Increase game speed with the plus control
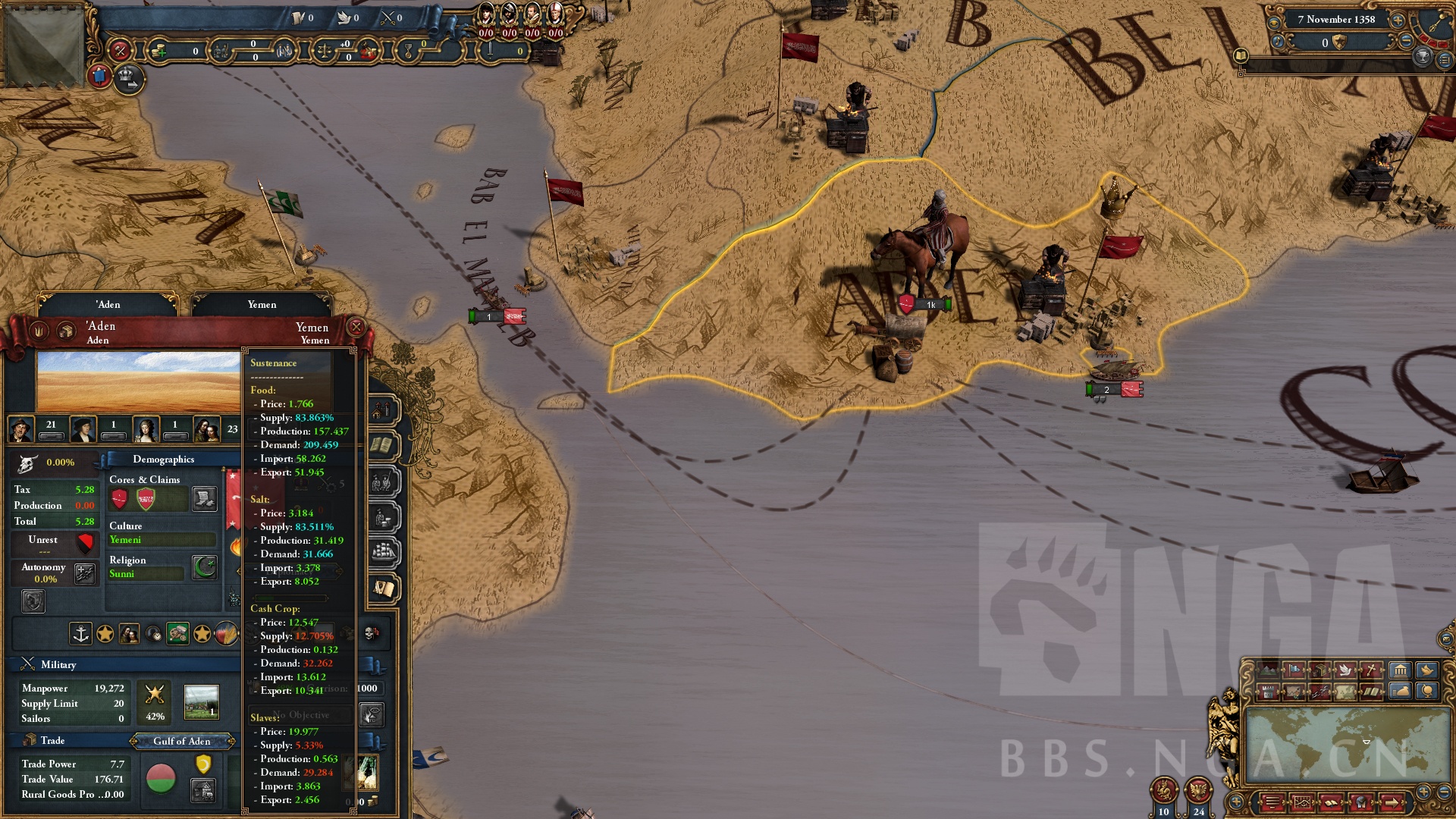Screen dimensions: 1456x819 1398,20
